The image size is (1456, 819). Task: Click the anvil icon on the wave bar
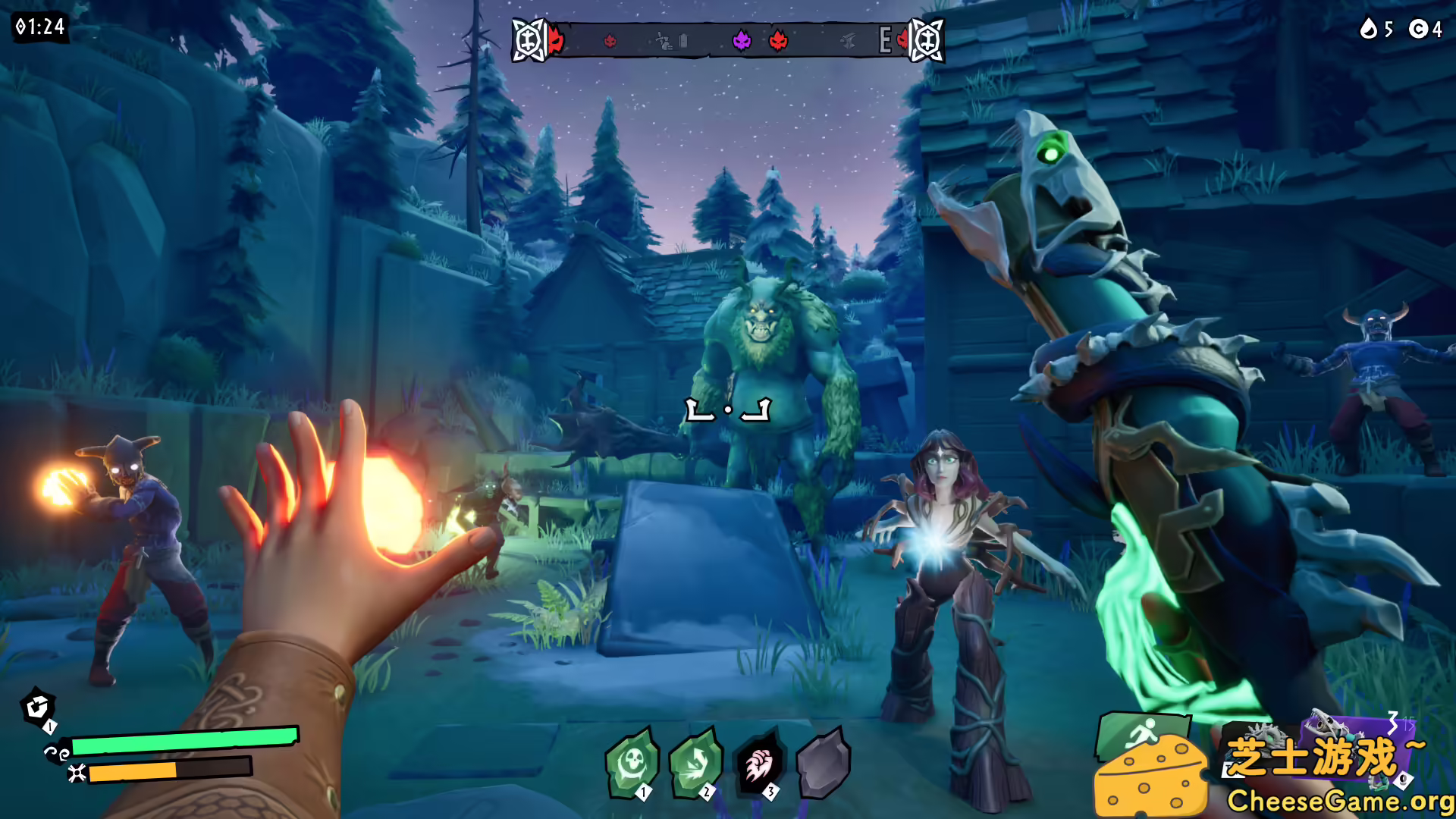pyautogui.click(x=849, y=41)
